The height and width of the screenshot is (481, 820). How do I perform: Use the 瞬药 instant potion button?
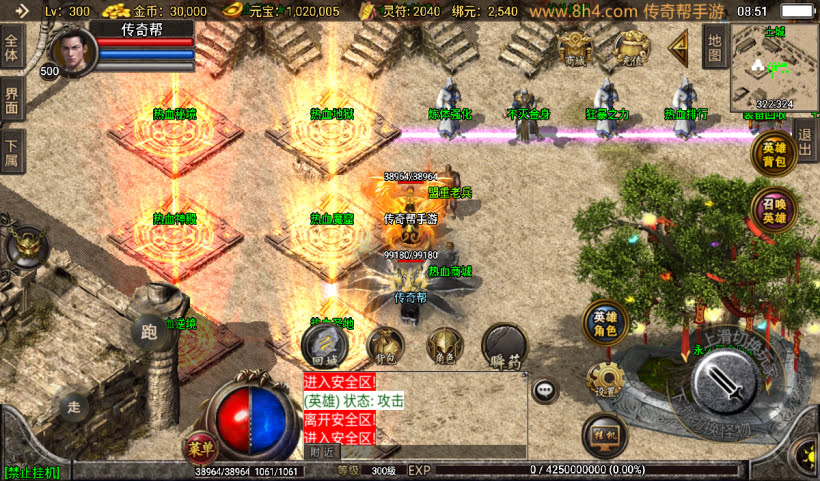coord(504,346)
